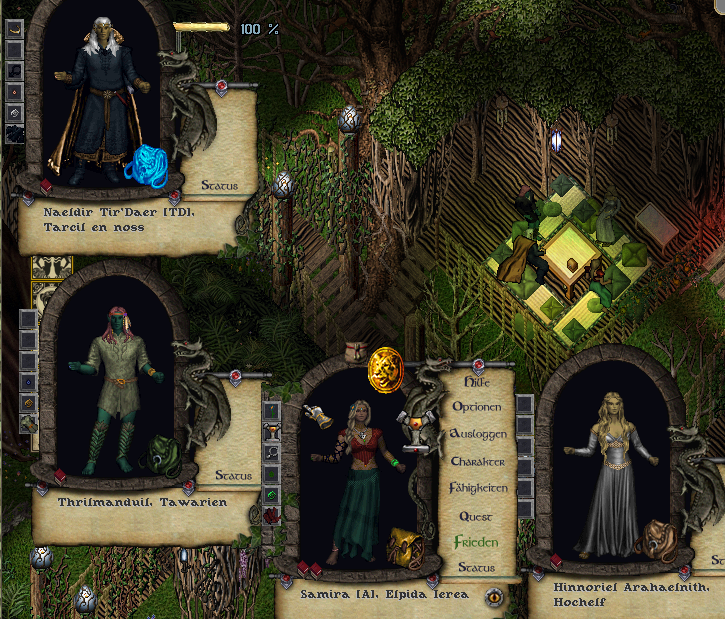Open the Charakter profile scroll entry
The width and height of the screenshot is (725, 619).
[478, 462]
